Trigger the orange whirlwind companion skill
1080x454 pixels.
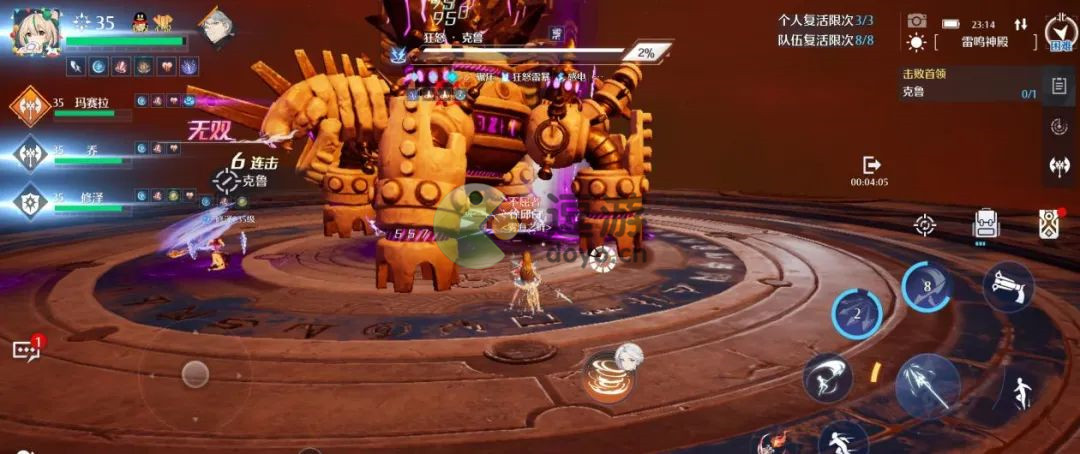coord(607,377)
